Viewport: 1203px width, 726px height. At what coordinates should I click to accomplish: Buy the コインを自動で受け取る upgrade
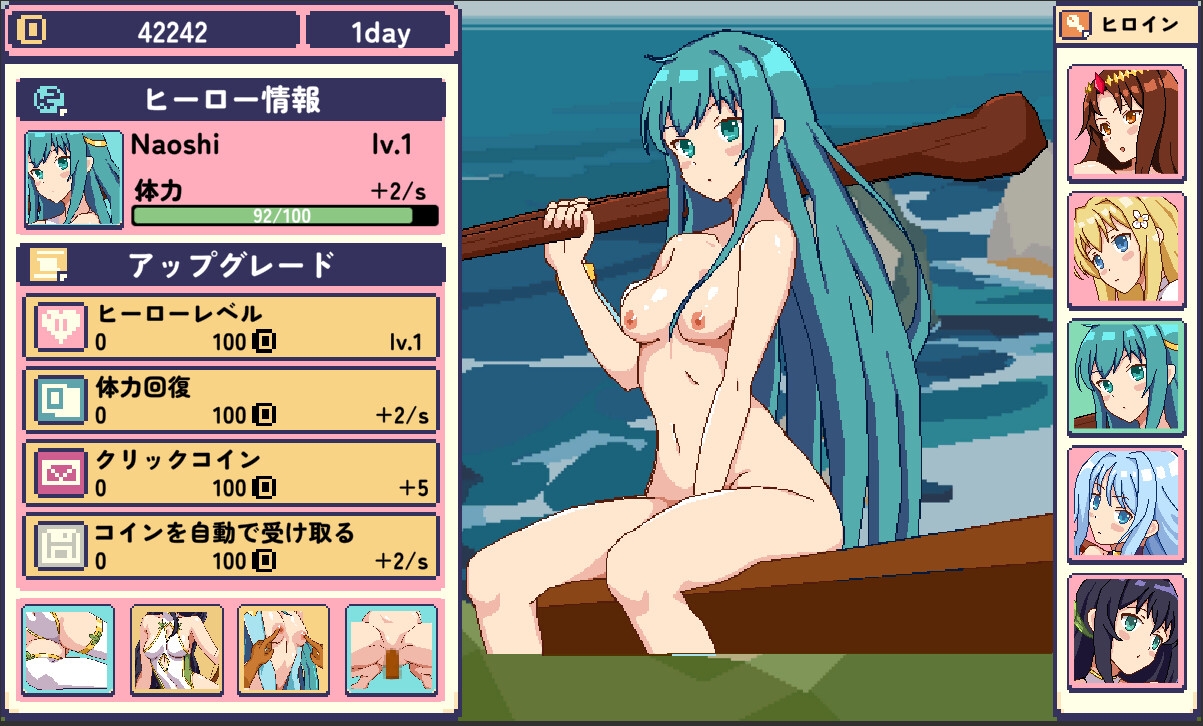231,546
